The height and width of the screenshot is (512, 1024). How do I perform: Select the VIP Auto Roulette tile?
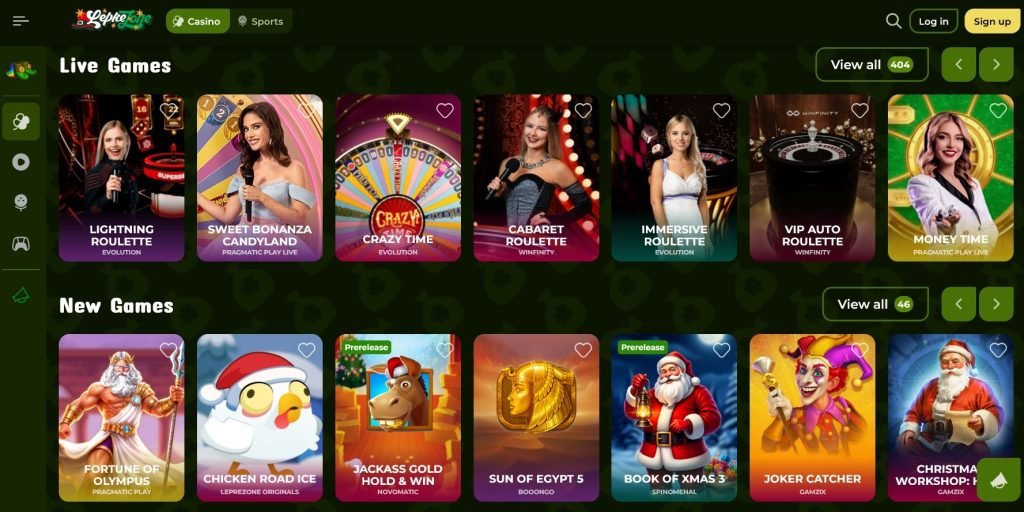pos(812,178)
